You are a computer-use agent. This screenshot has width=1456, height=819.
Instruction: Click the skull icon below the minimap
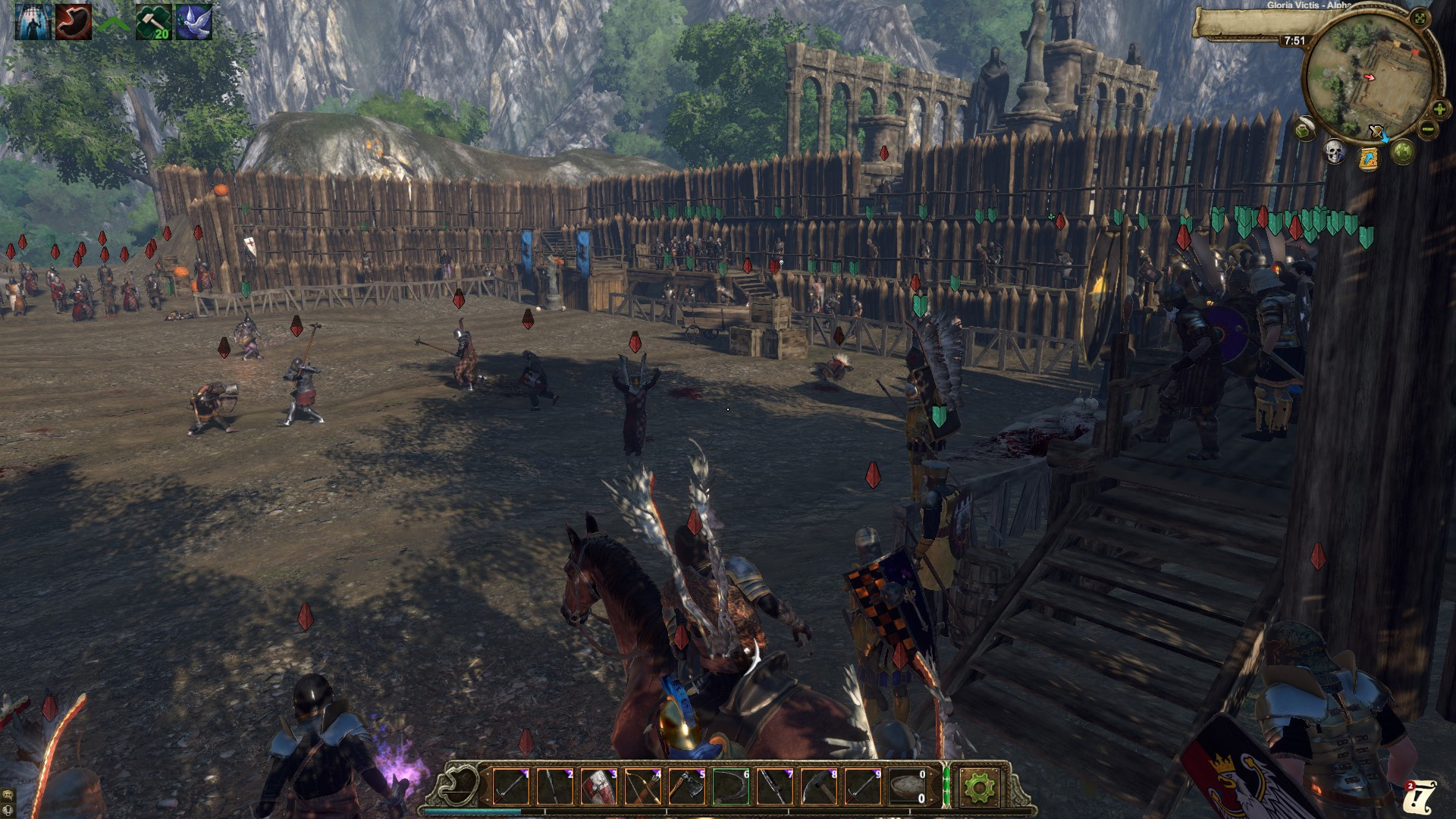click(1335, 152)
